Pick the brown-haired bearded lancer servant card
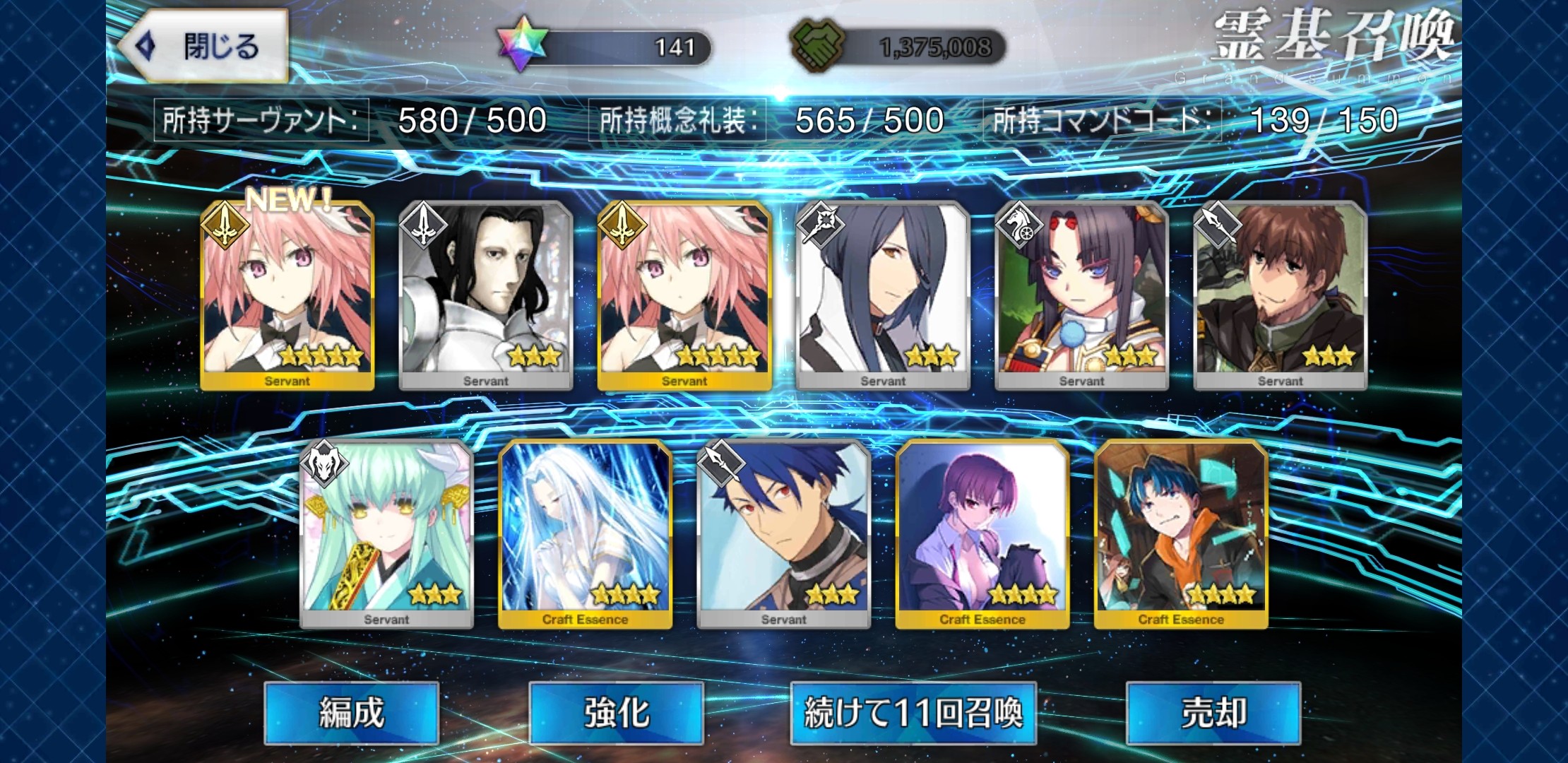The image size is (1568, 763). (x=1280, y=295)
